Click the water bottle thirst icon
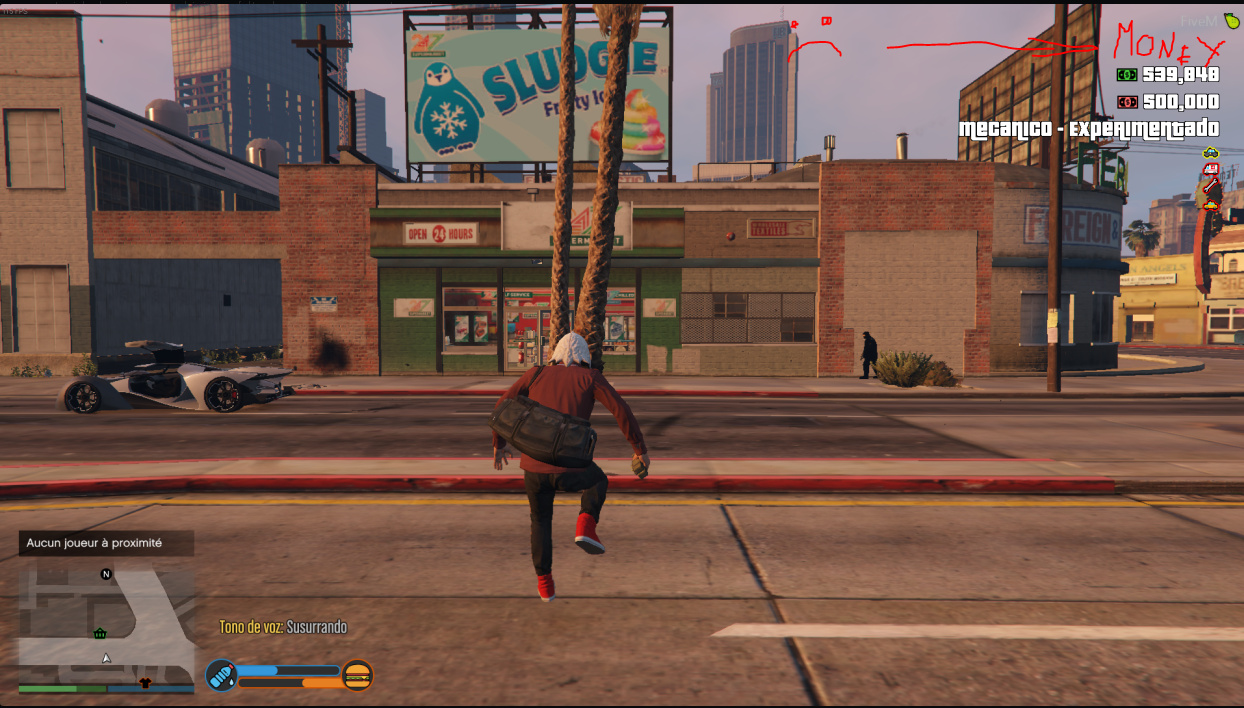 [x=221, y=675]
